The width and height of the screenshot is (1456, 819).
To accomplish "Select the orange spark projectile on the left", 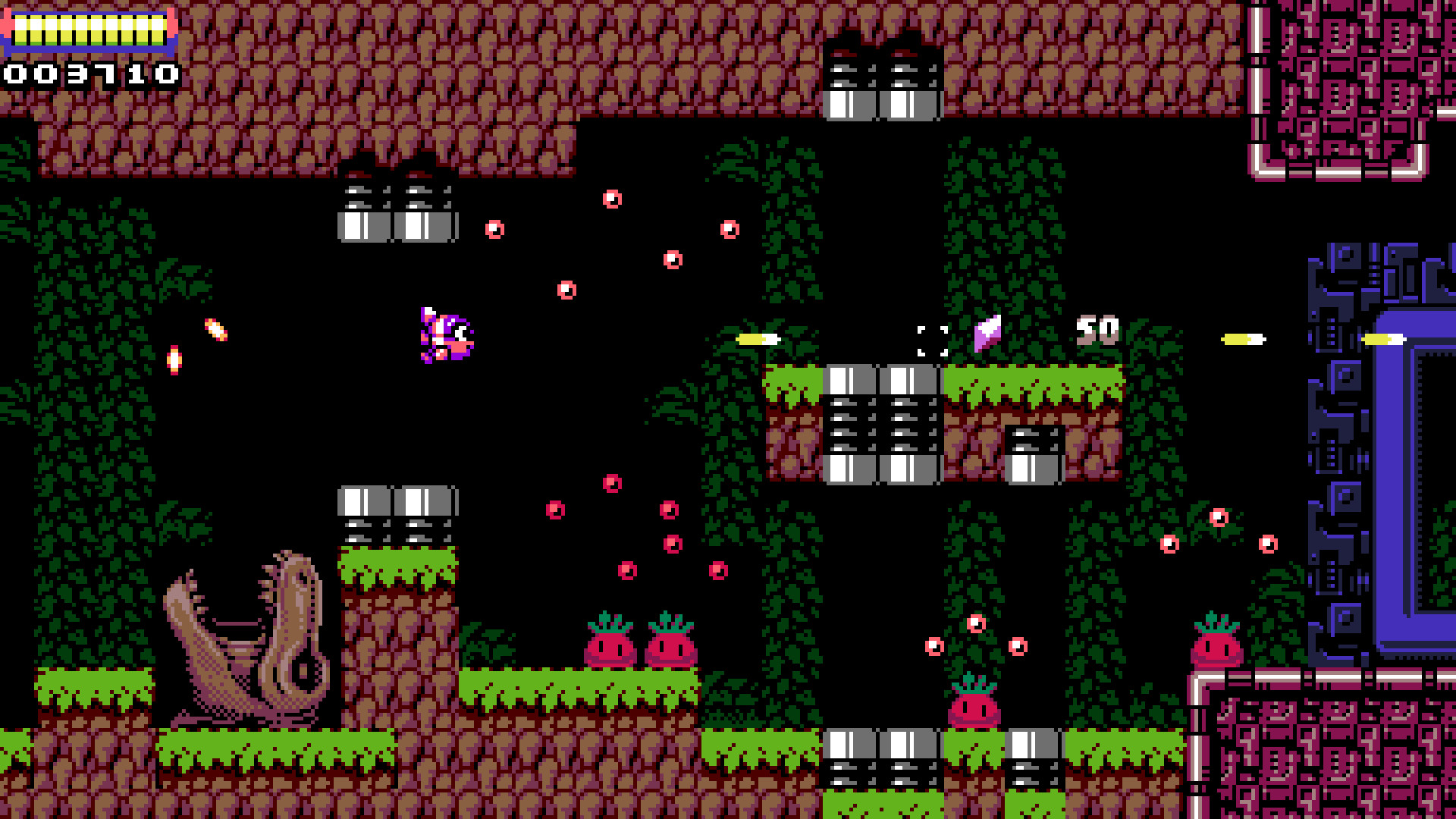I will (214, 331).
